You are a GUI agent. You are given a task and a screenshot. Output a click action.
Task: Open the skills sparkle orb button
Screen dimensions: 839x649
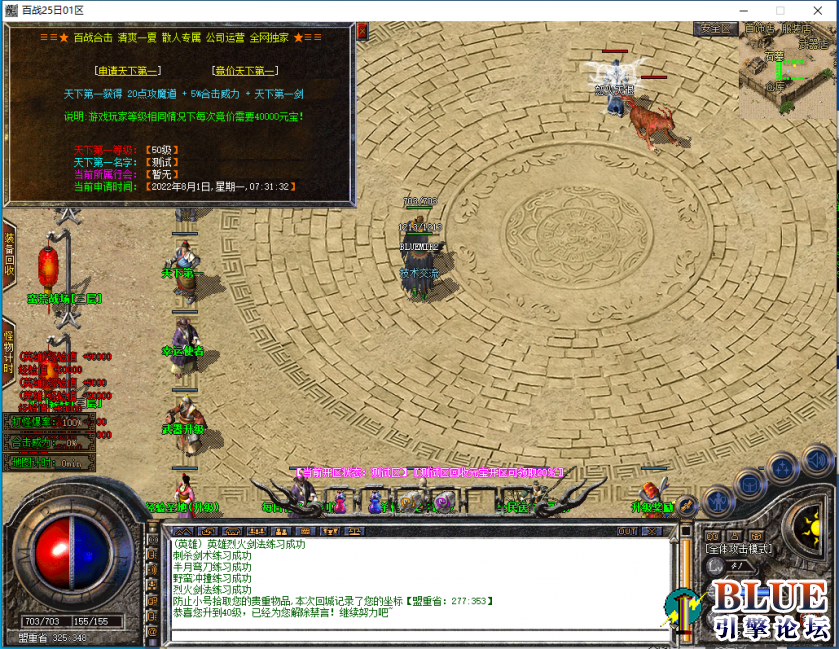[x=783, y=470]
